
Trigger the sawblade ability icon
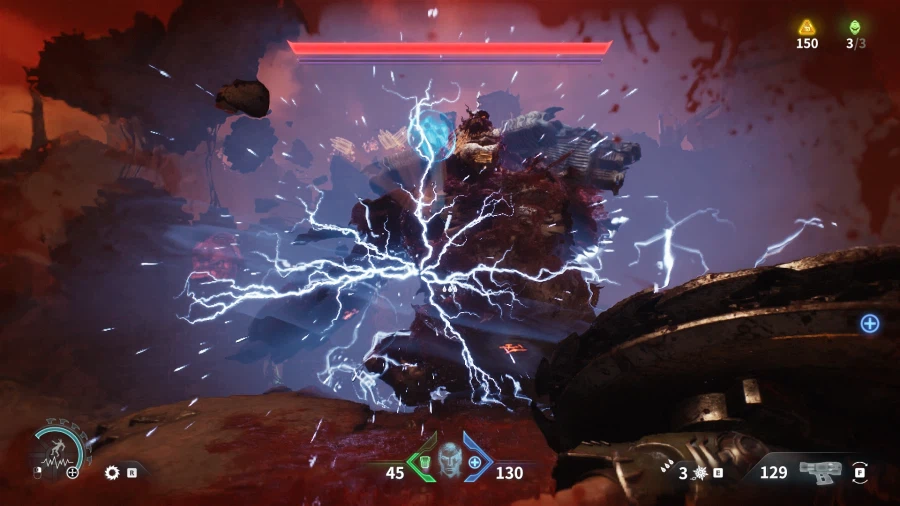tap(112, 472)
